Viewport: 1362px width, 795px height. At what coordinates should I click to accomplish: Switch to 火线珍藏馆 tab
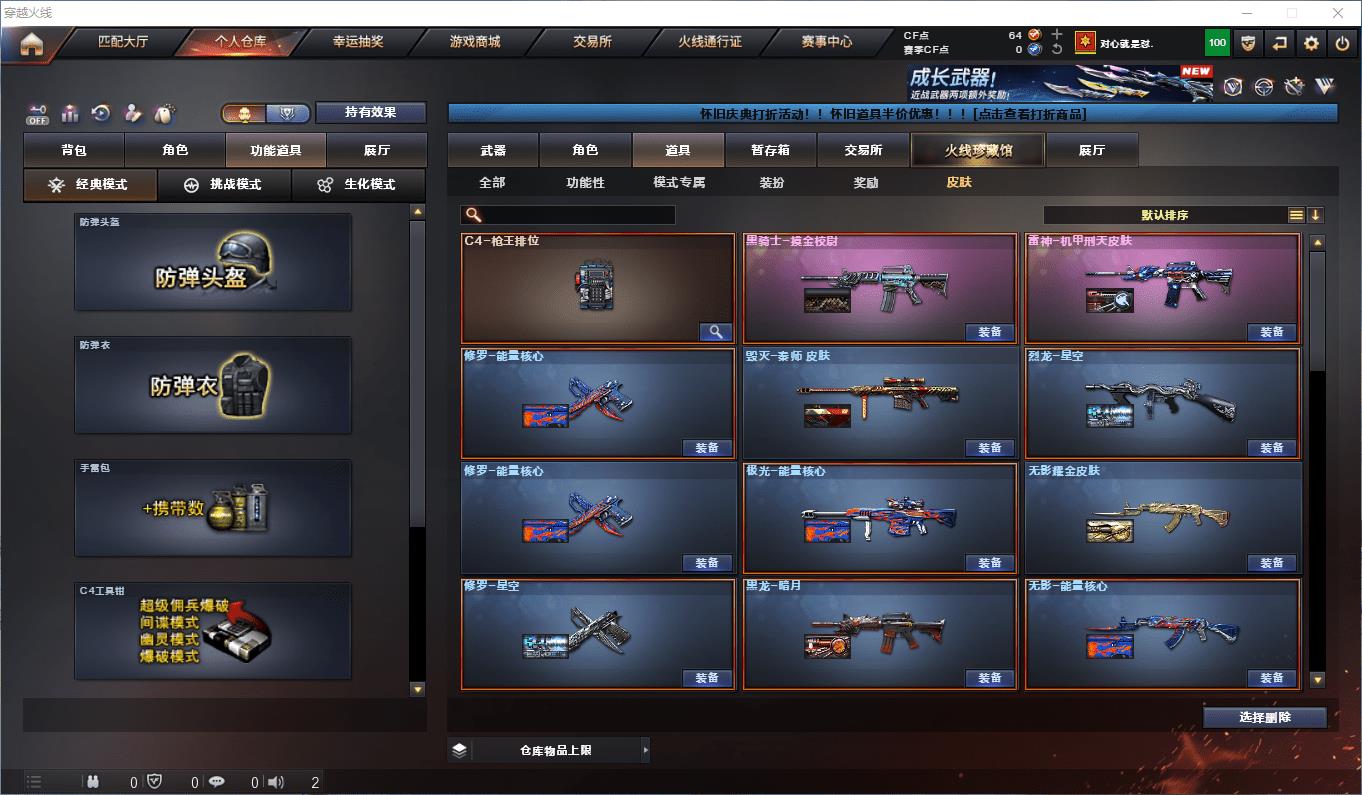pyautogui.click(x=977, y=150)
